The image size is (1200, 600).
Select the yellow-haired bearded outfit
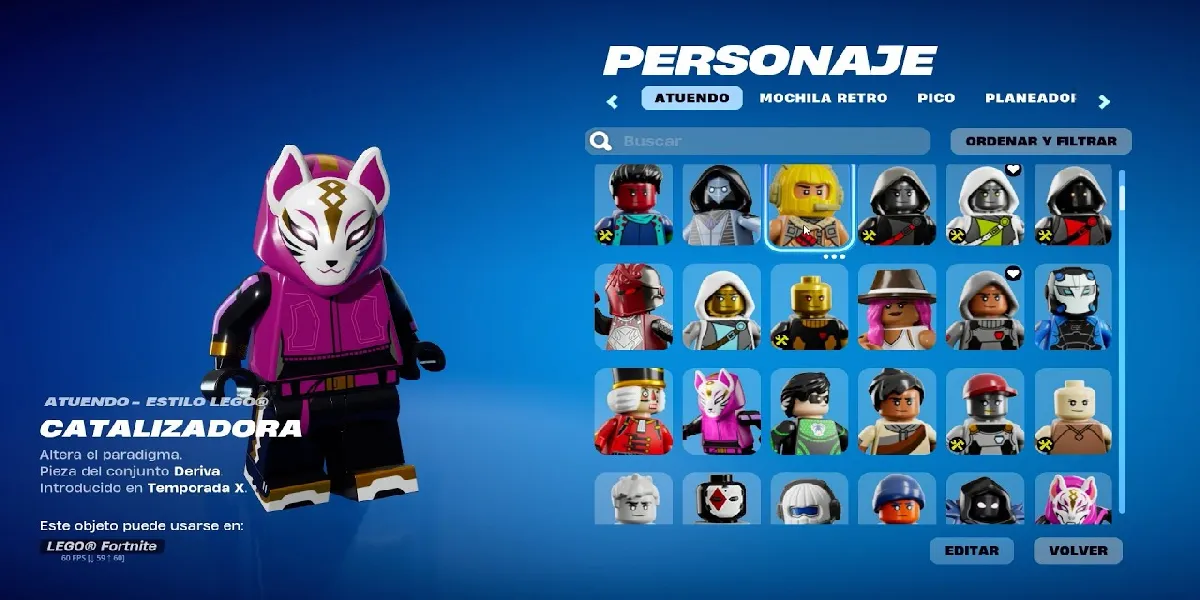coord(809,207)
